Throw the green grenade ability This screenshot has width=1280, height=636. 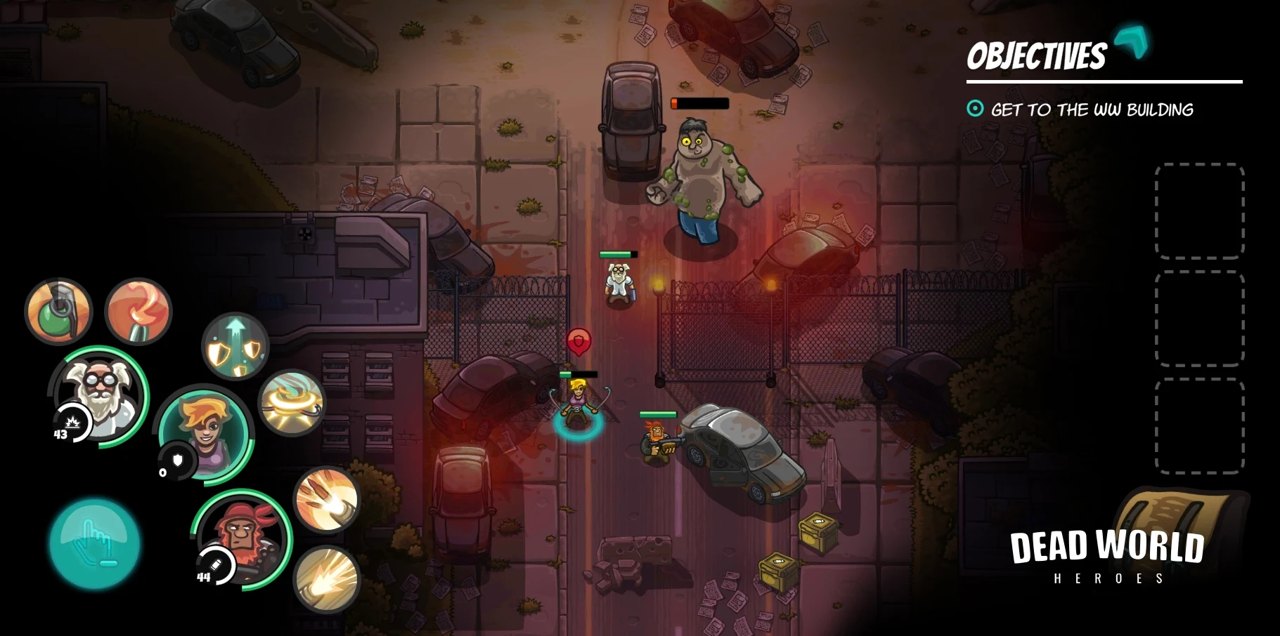(58, 311)
